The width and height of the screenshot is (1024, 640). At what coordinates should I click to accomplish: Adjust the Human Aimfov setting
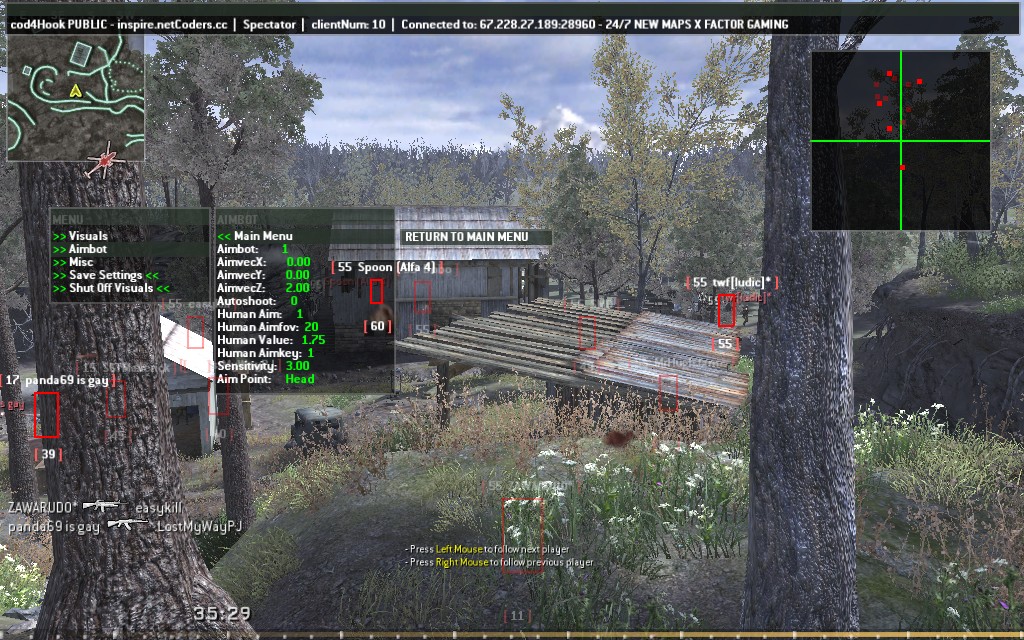(267, 327)
